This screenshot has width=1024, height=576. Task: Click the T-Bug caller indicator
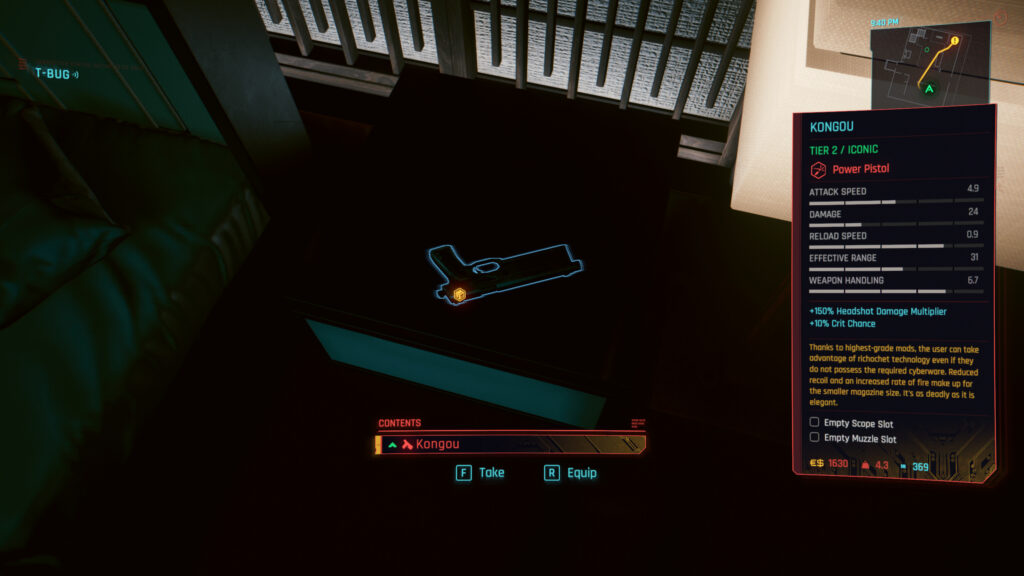[55, 73]
